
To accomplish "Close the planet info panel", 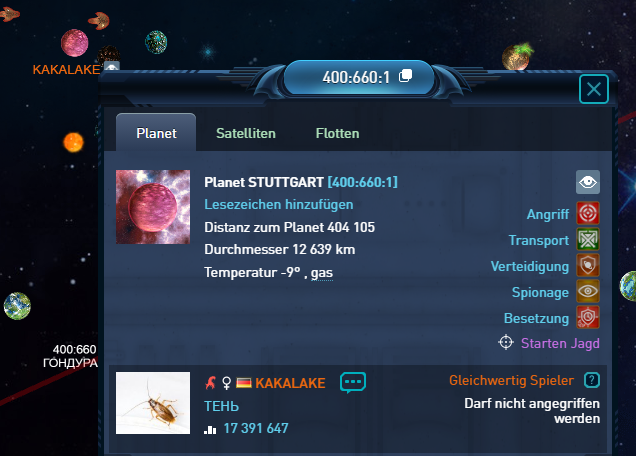I will coord(594,90).
